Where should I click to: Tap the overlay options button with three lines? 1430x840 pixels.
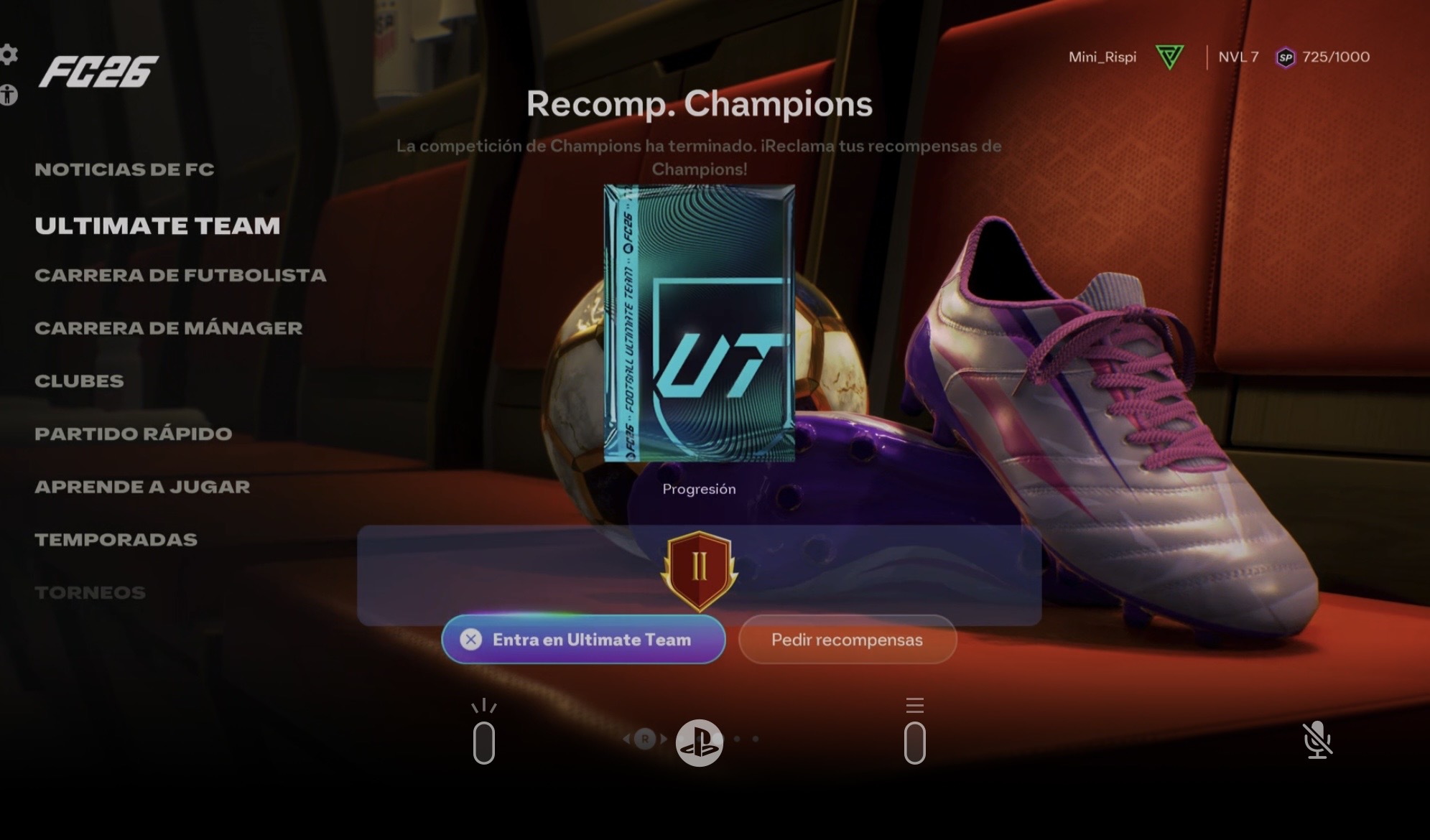pyautogui.click(x=914, y=734)
